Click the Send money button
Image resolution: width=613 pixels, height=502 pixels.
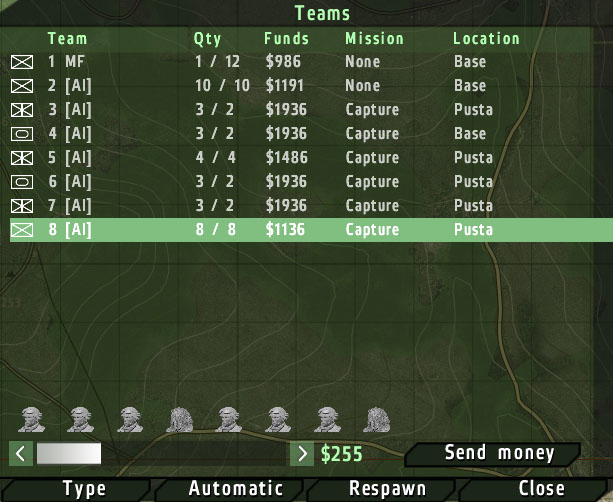499,454
